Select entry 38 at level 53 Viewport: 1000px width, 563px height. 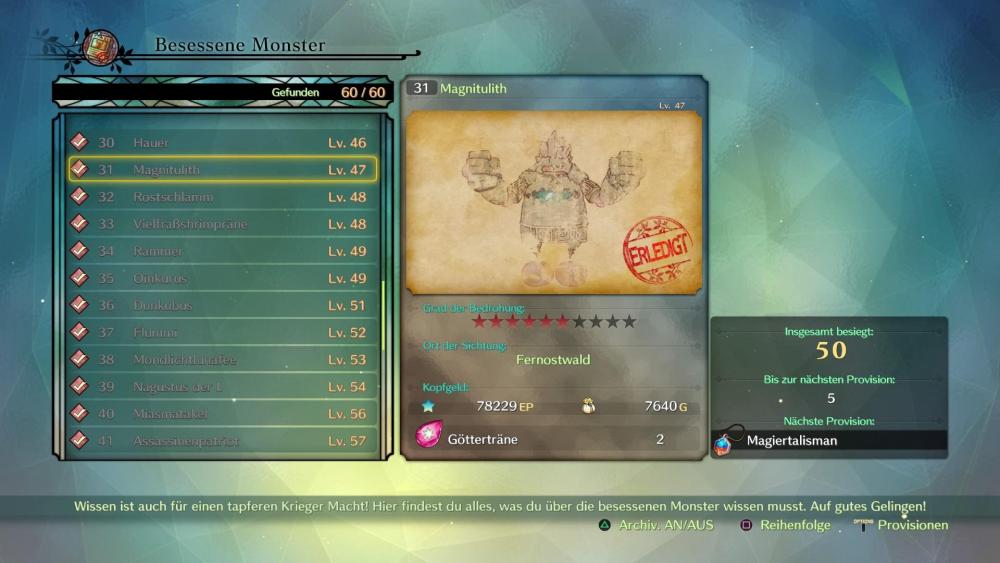pyautogui.click(x=222, y=359)
